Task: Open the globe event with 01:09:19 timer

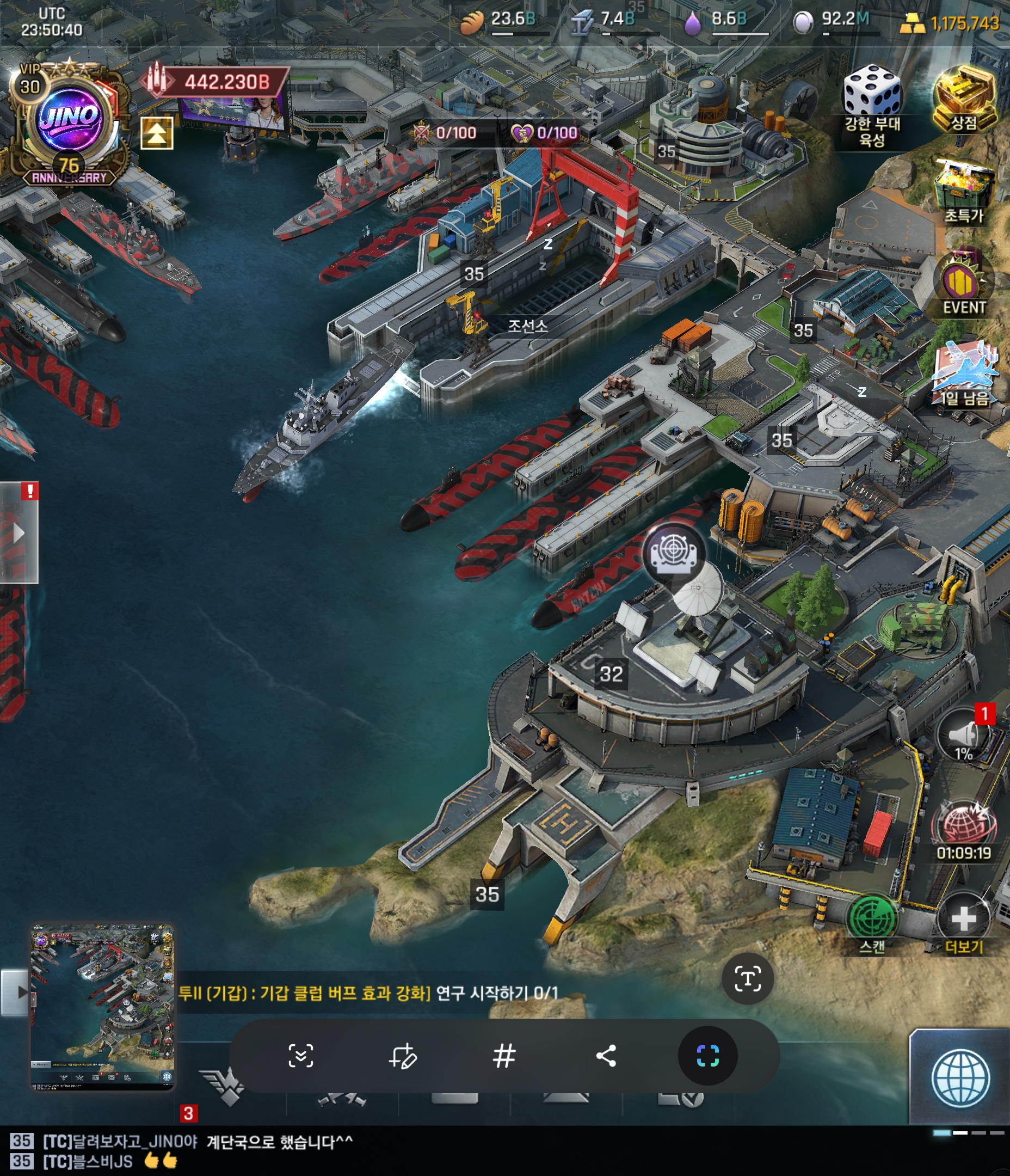Action: pyautogui.click(x=963, y=826)
